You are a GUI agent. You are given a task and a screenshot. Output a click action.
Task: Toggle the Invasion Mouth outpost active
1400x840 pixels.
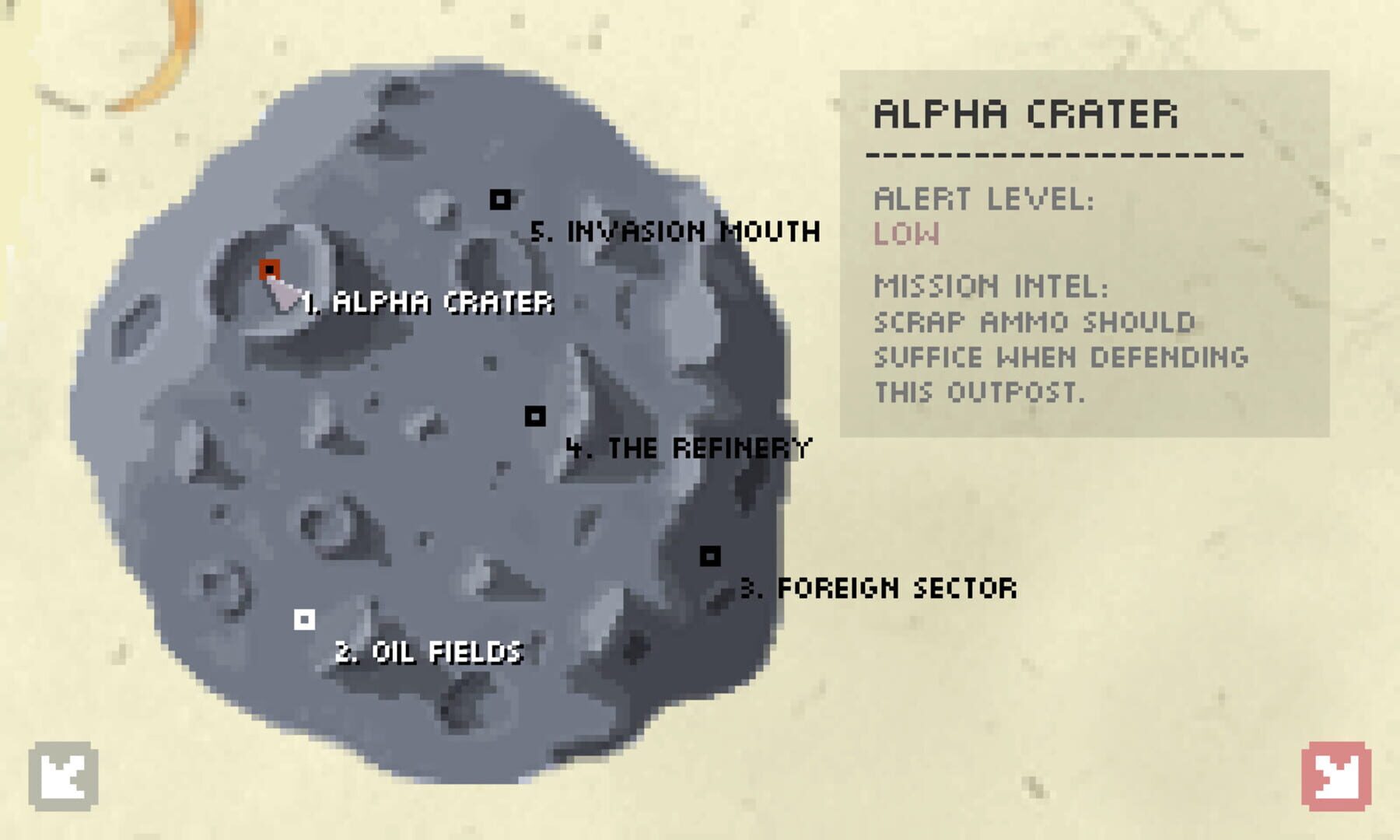502,200
